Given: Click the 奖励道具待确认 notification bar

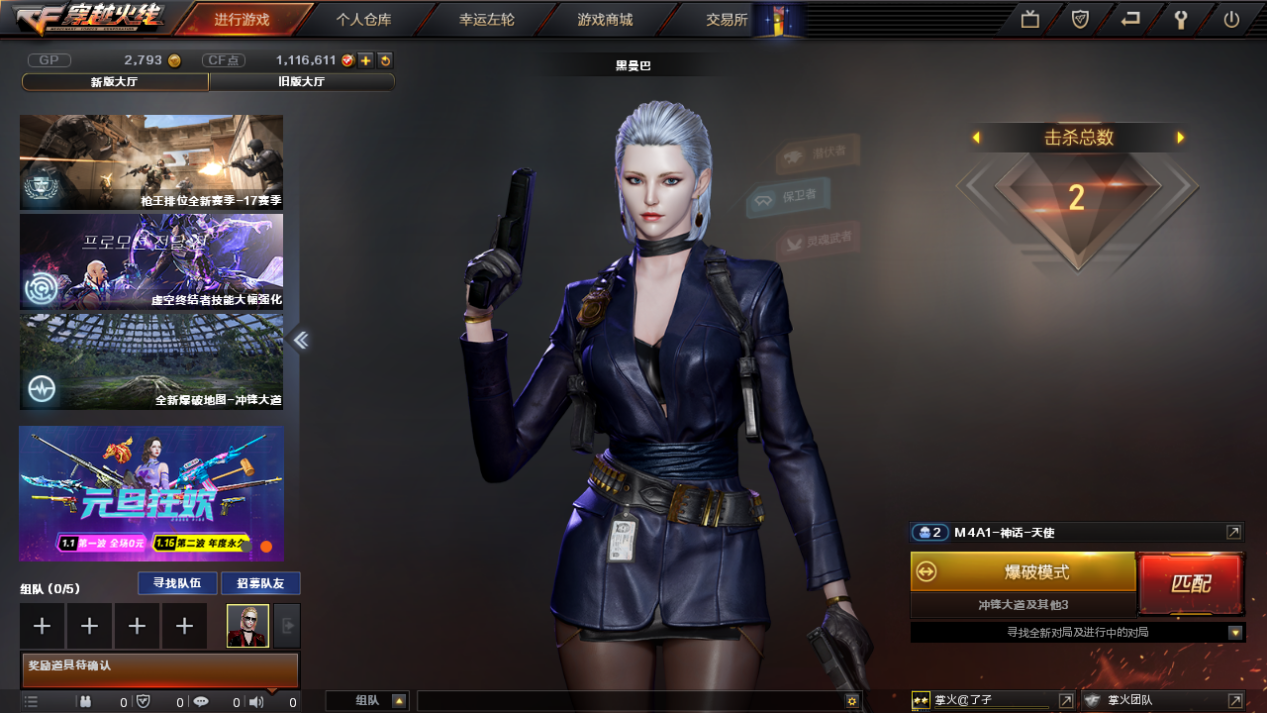Looking at the screenshot, I should pos(160,669).
